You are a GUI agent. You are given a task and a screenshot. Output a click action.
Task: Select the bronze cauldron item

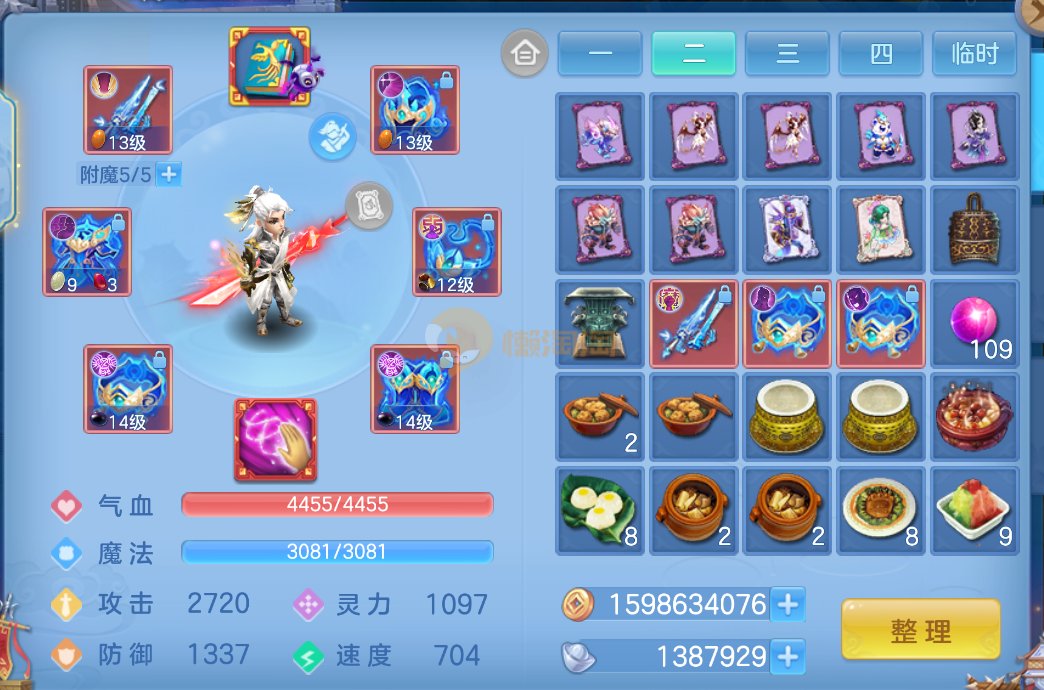pos(600,324)
